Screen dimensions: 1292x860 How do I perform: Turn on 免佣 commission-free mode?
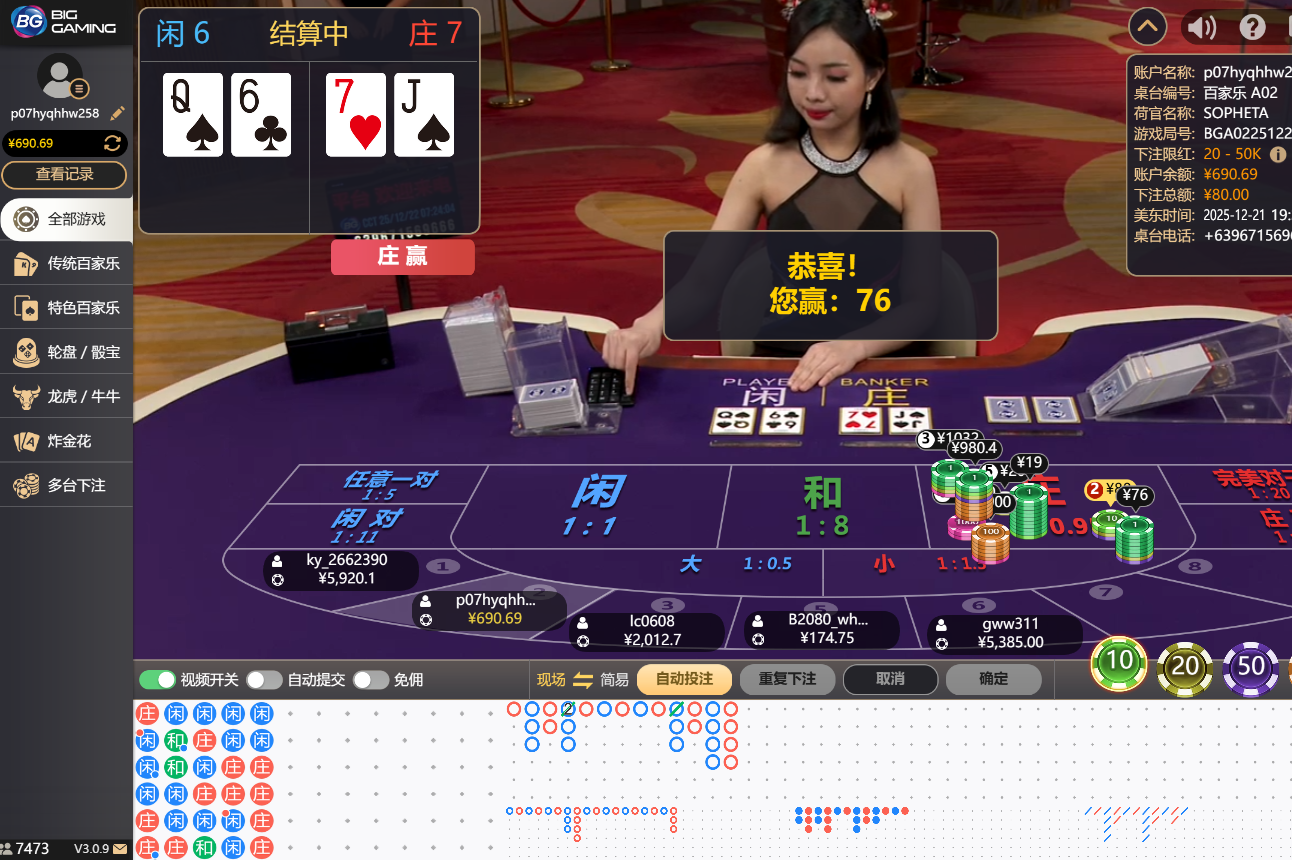tap(371, 679)
